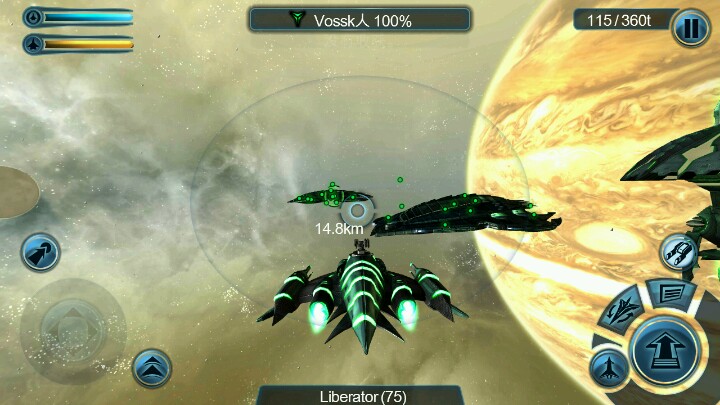Activate the double-chevron boost button
This screenshot has height=405, width=720.
click(152, 369)
